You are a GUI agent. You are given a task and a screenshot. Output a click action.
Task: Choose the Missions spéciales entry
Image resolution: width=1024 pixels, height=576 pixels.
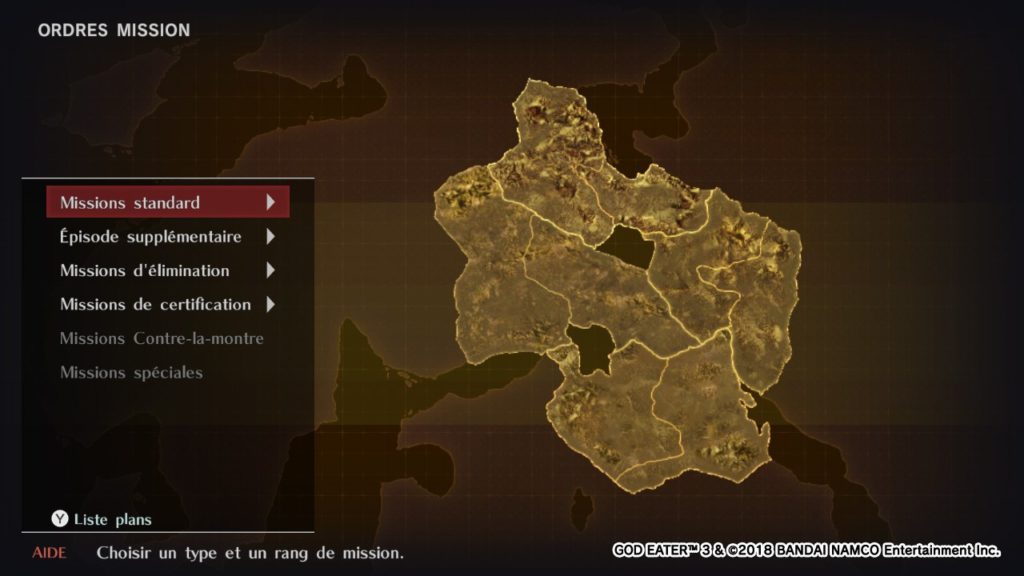pos(131,372)
